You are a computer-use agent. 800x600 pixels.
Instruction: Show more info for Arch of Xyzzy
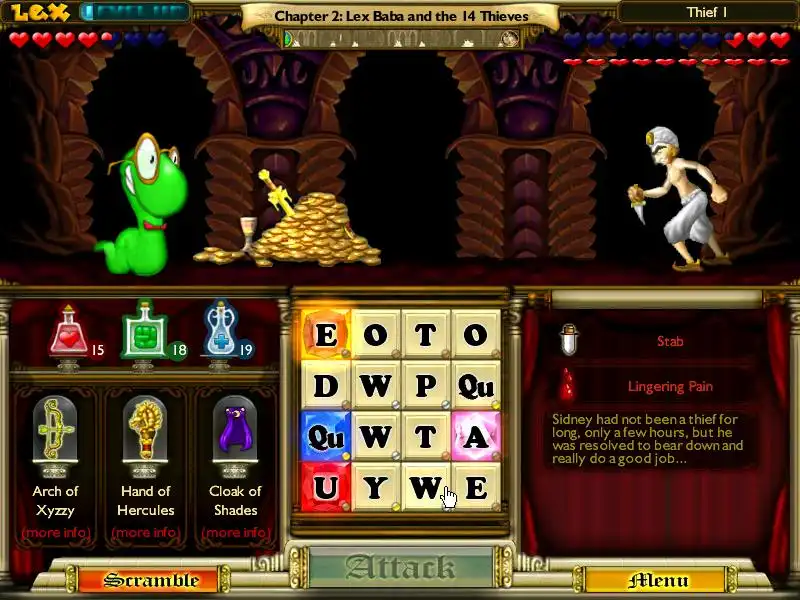(55, 532)
